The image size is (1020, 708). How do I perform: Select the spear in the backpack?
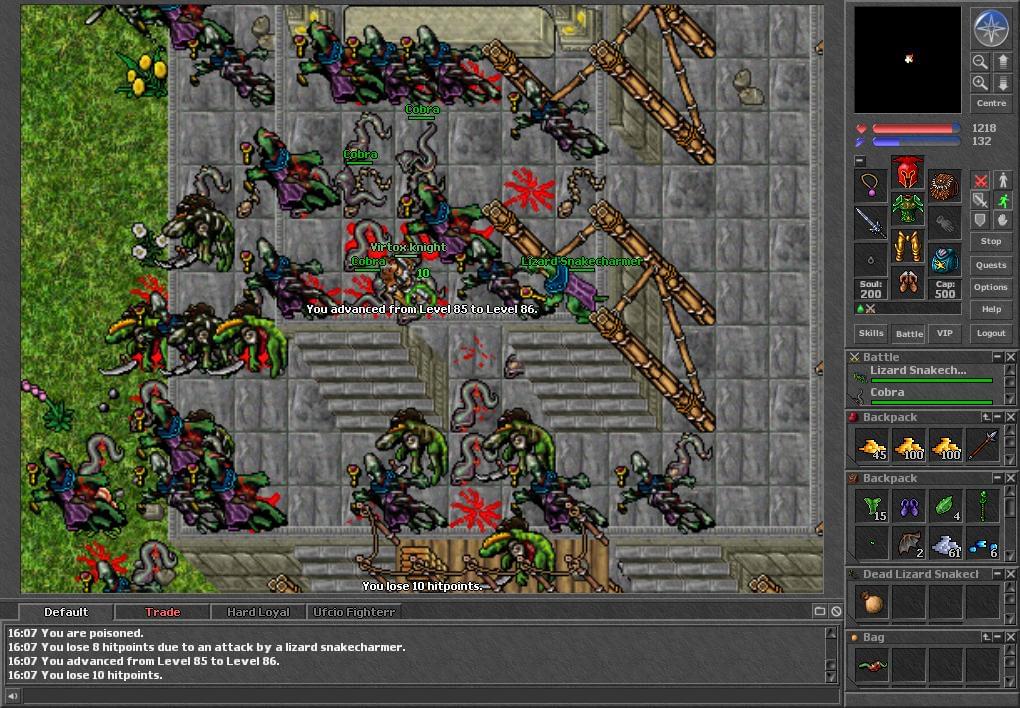click(983, 445)
